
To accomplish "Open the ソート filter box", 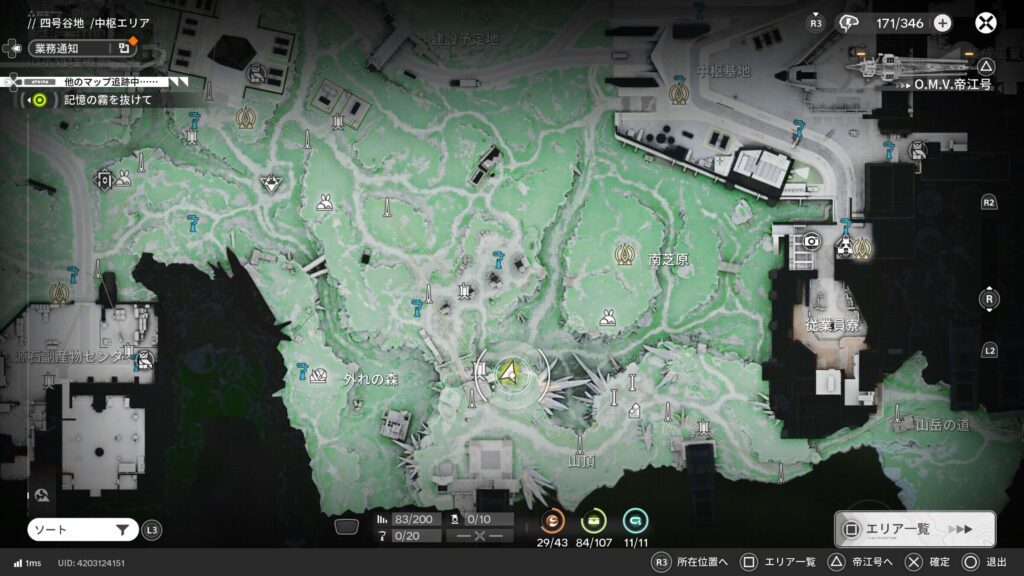I will point(82,530).
